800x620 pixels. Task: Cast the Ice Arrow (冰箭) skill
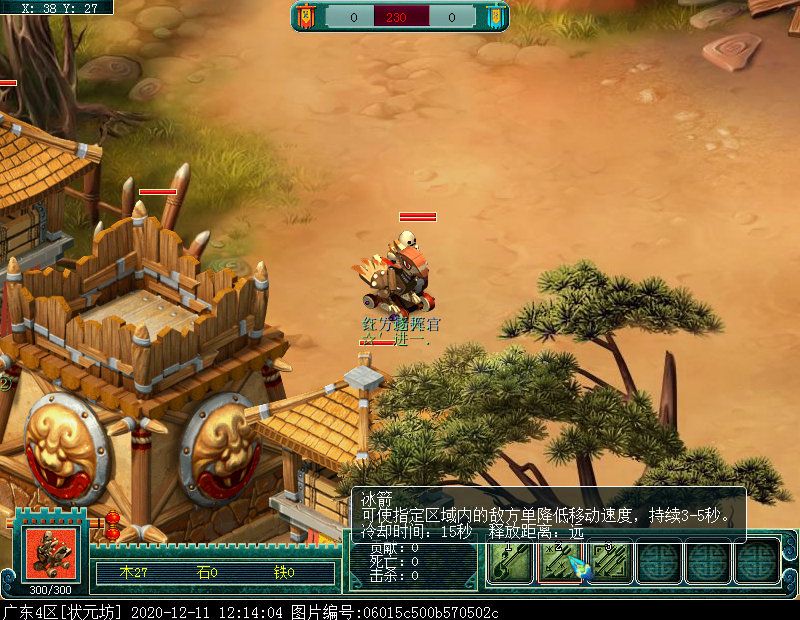(x=560, y=563)
